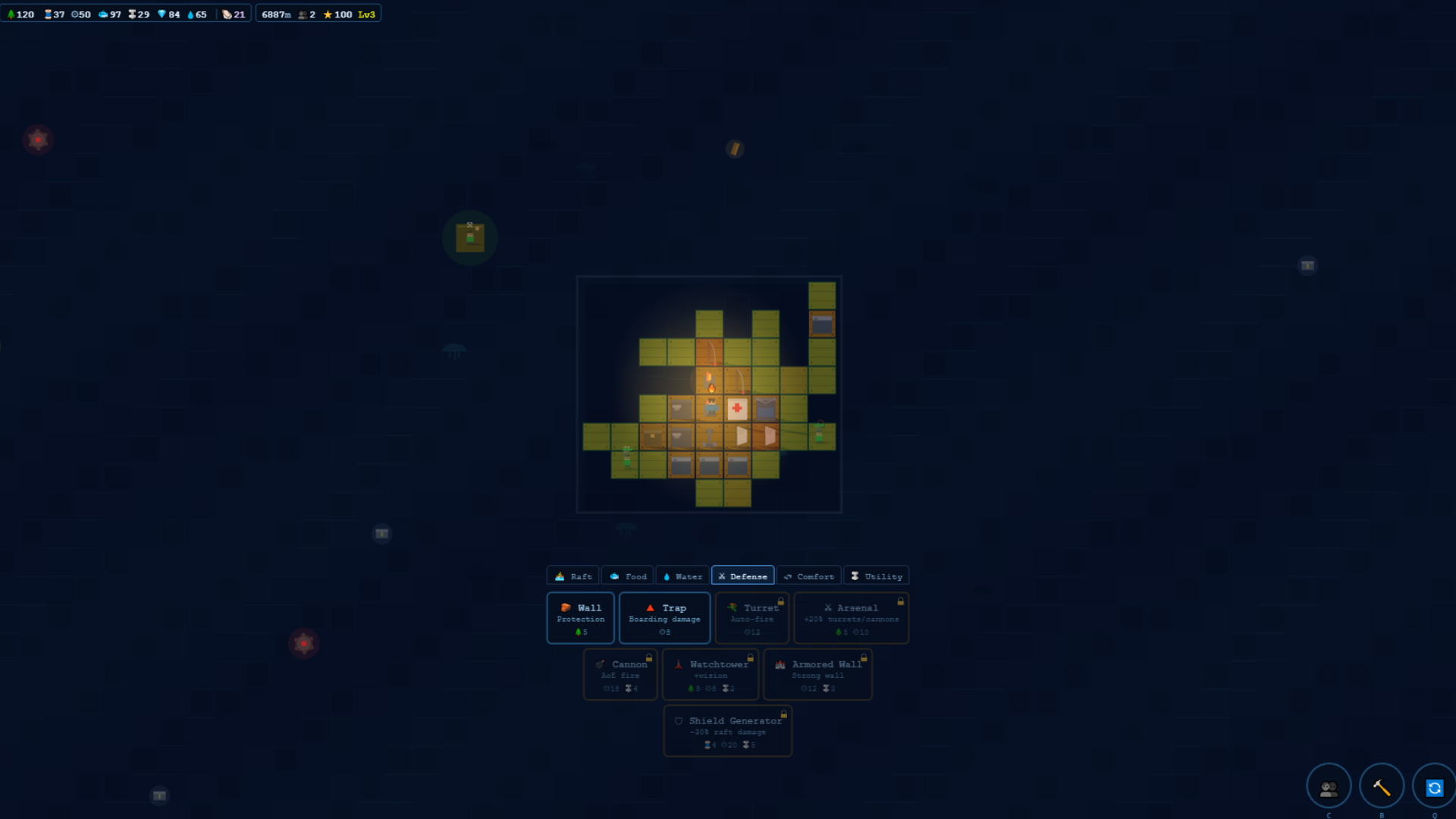Click the Armored Wall Strong wall button

click(x=817, y=674)
